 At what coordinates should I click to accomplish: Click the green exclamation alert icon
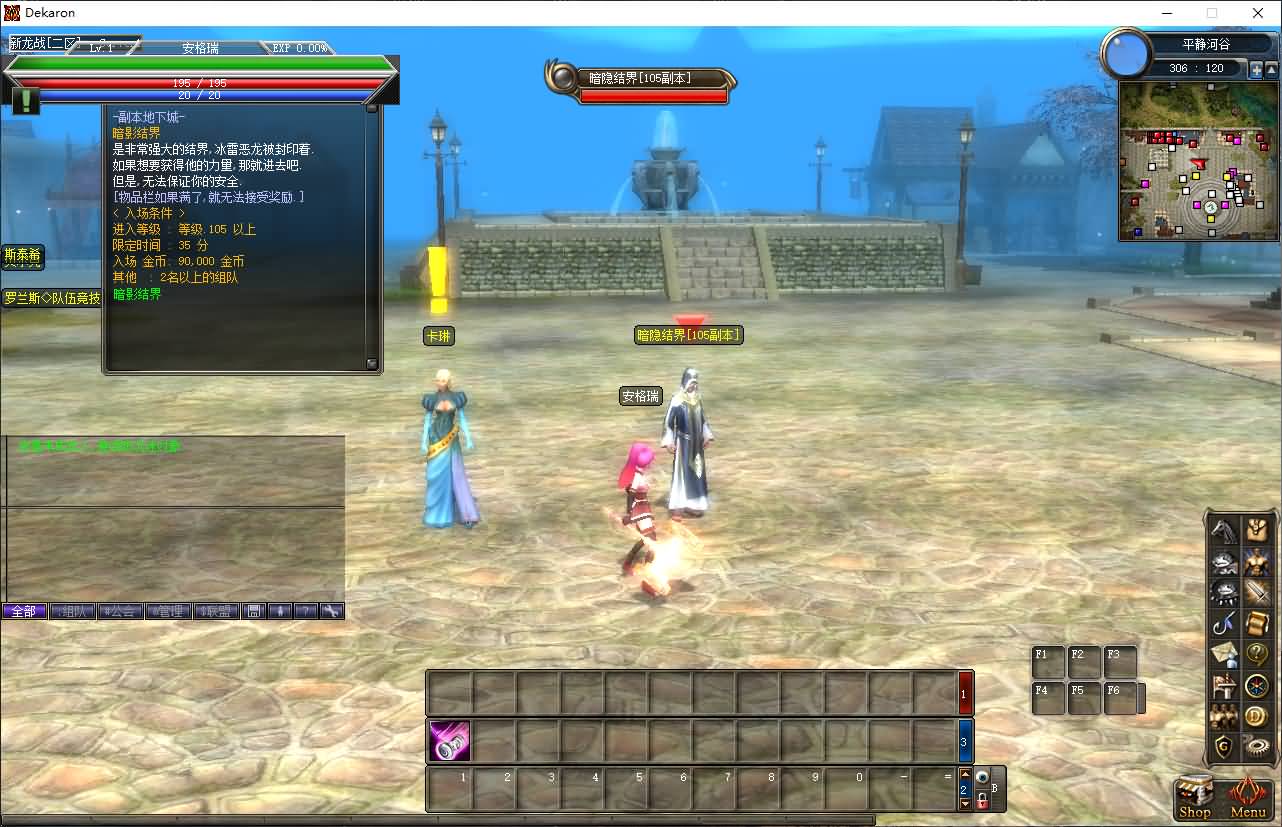click(26, 101)
